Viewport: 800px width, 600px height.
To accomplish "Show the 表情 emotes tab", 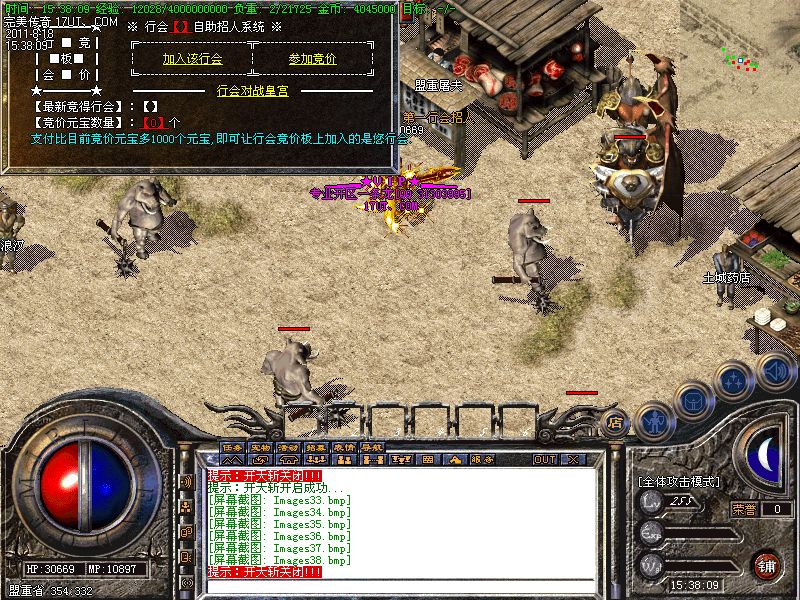I will [x=345, y=447].
